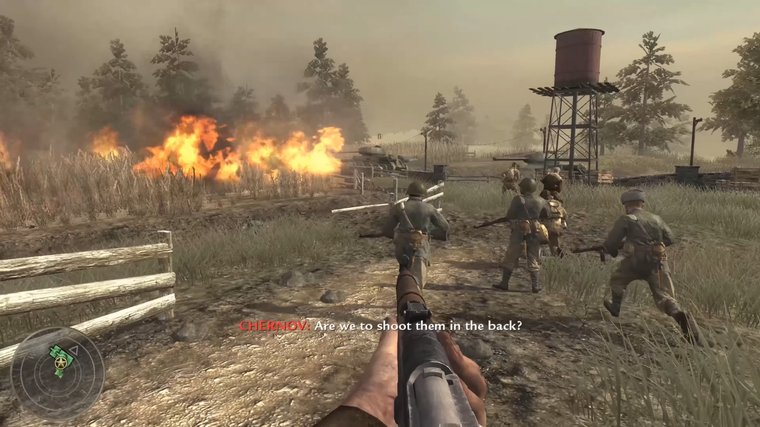Click the circular compass minimap
The height and width of the screenshot is (427, 760).
57,373
